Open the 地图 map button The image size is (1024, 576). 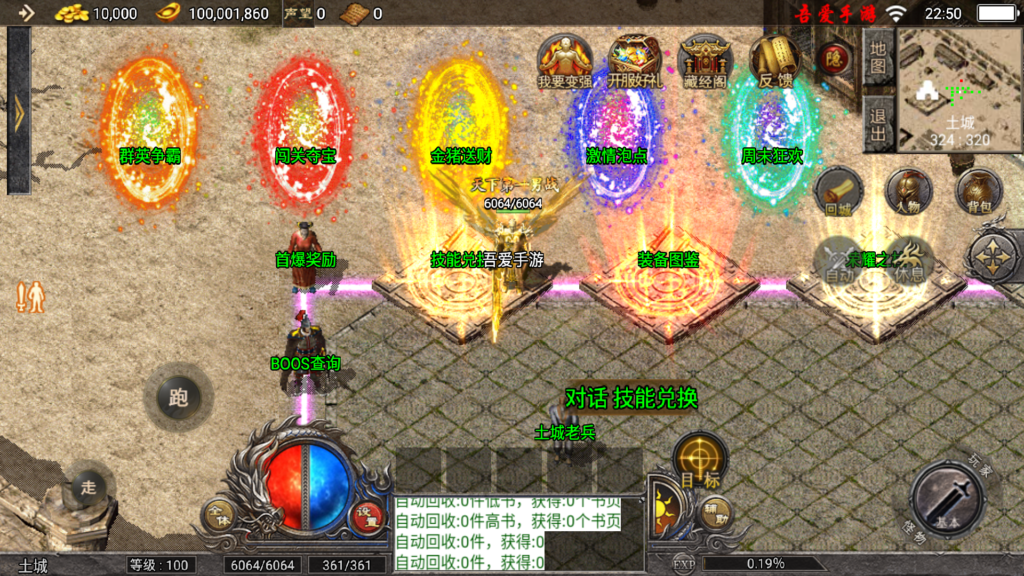[x=877, y=59]
